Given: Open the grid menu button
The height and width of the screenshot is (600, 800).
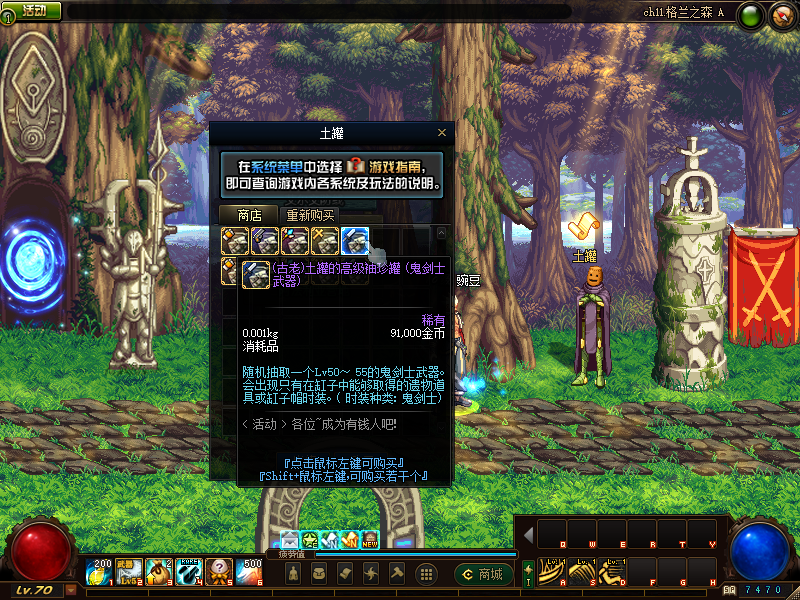Looking at the screenshot, I should click(x=425, y=574).
